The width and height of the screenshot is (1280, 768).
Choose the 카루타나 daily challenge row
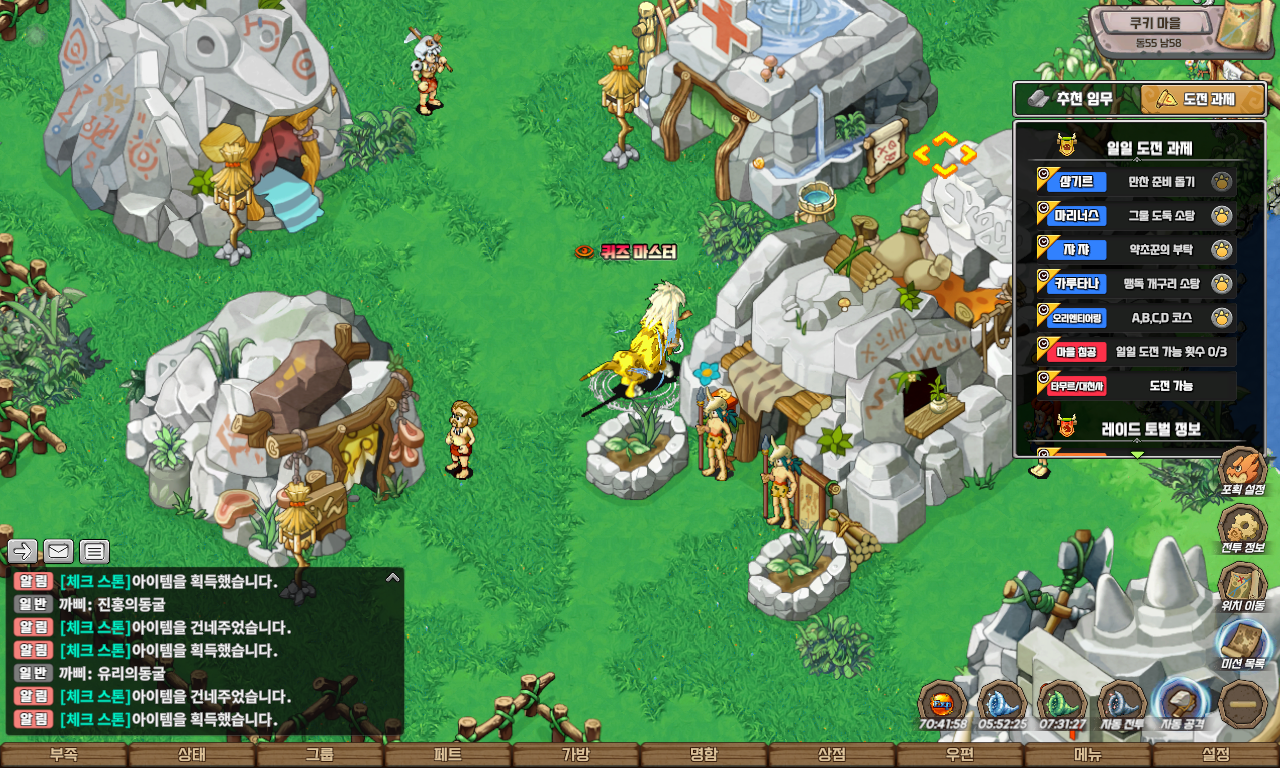point(1135,284)
